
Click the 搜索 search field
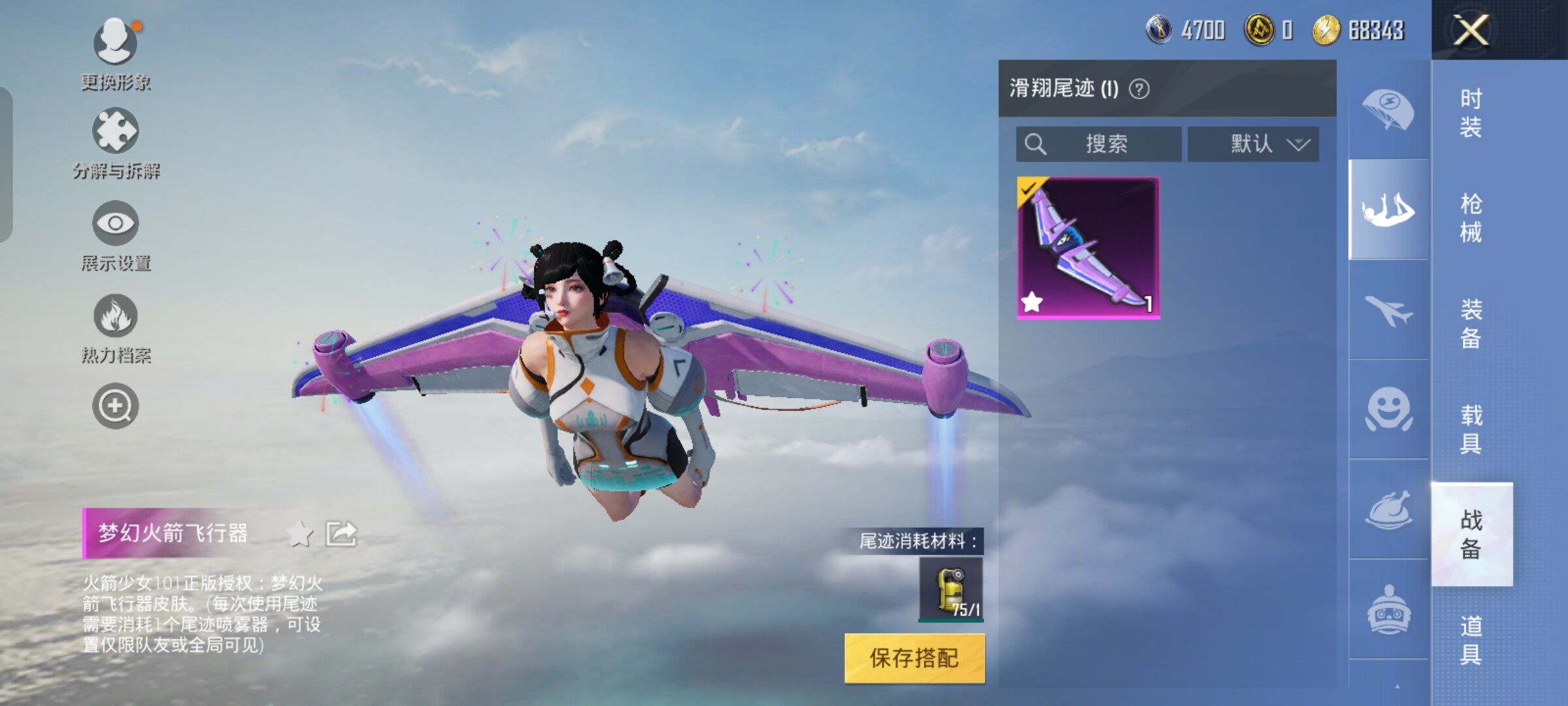[1098, 144]
